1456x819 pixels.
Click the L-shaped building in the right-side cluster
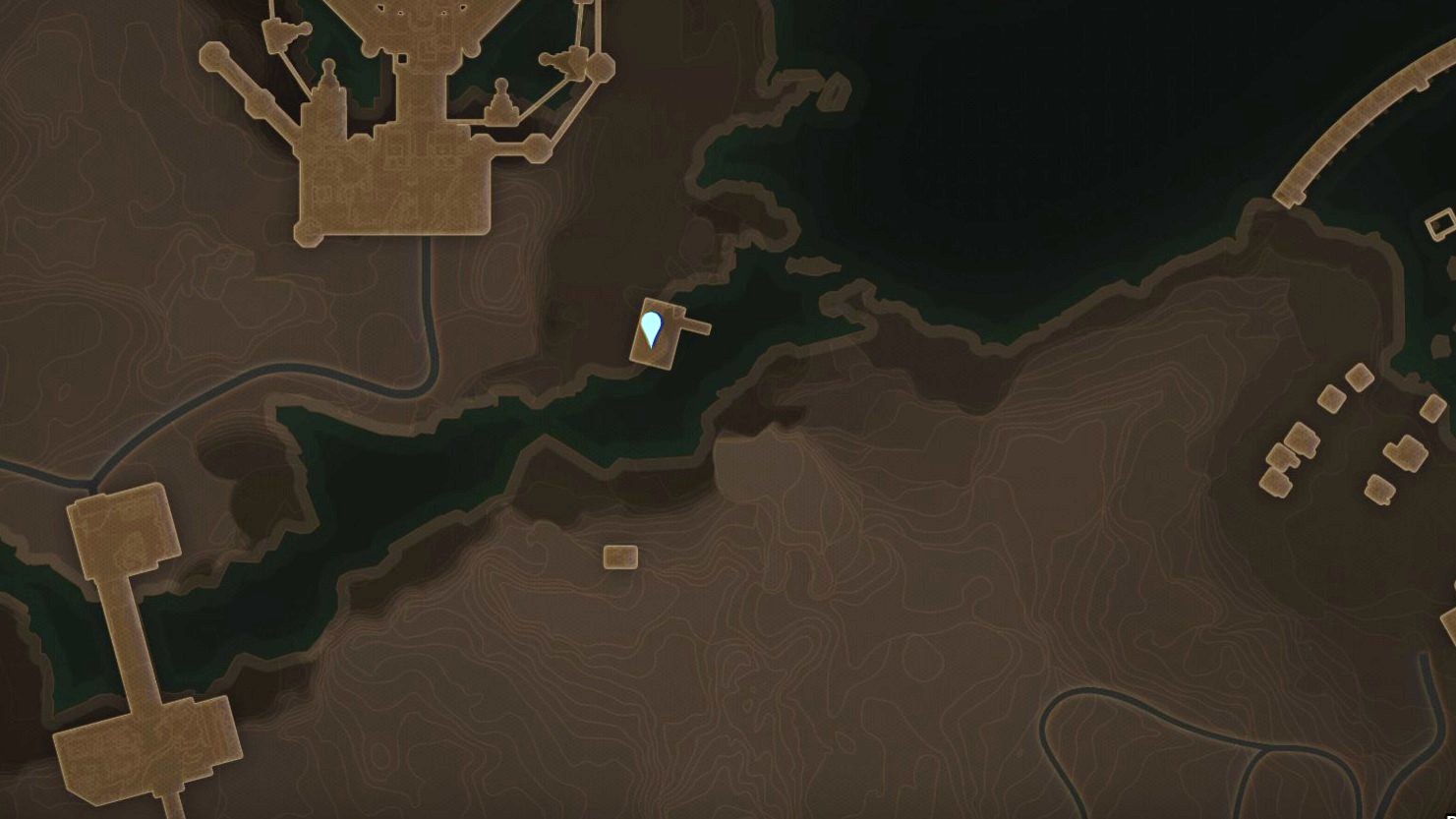[1406, 452]
